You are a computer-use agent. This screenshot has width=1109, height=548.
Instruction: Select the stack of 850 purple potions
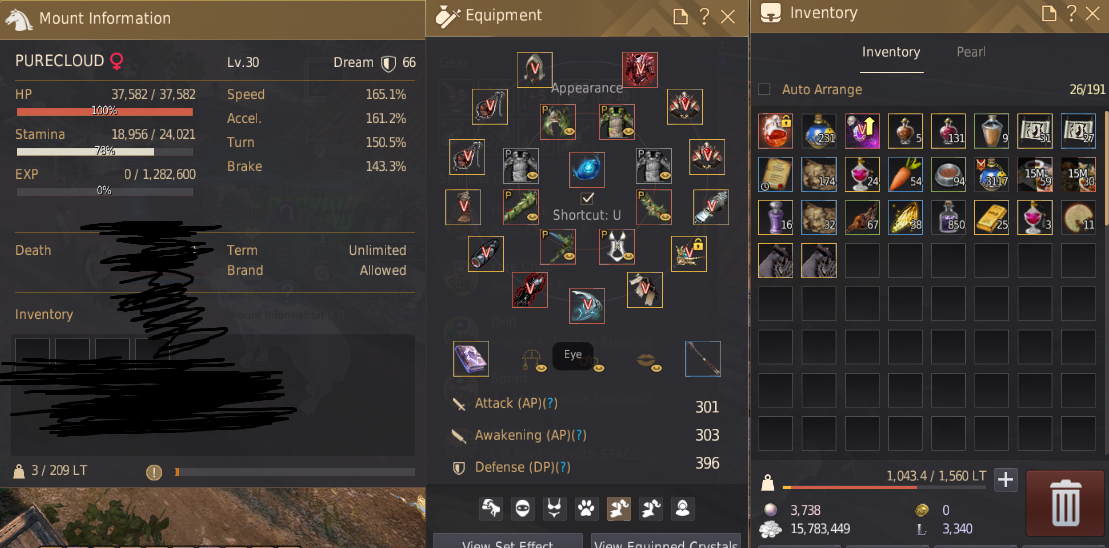pos(948,217)
